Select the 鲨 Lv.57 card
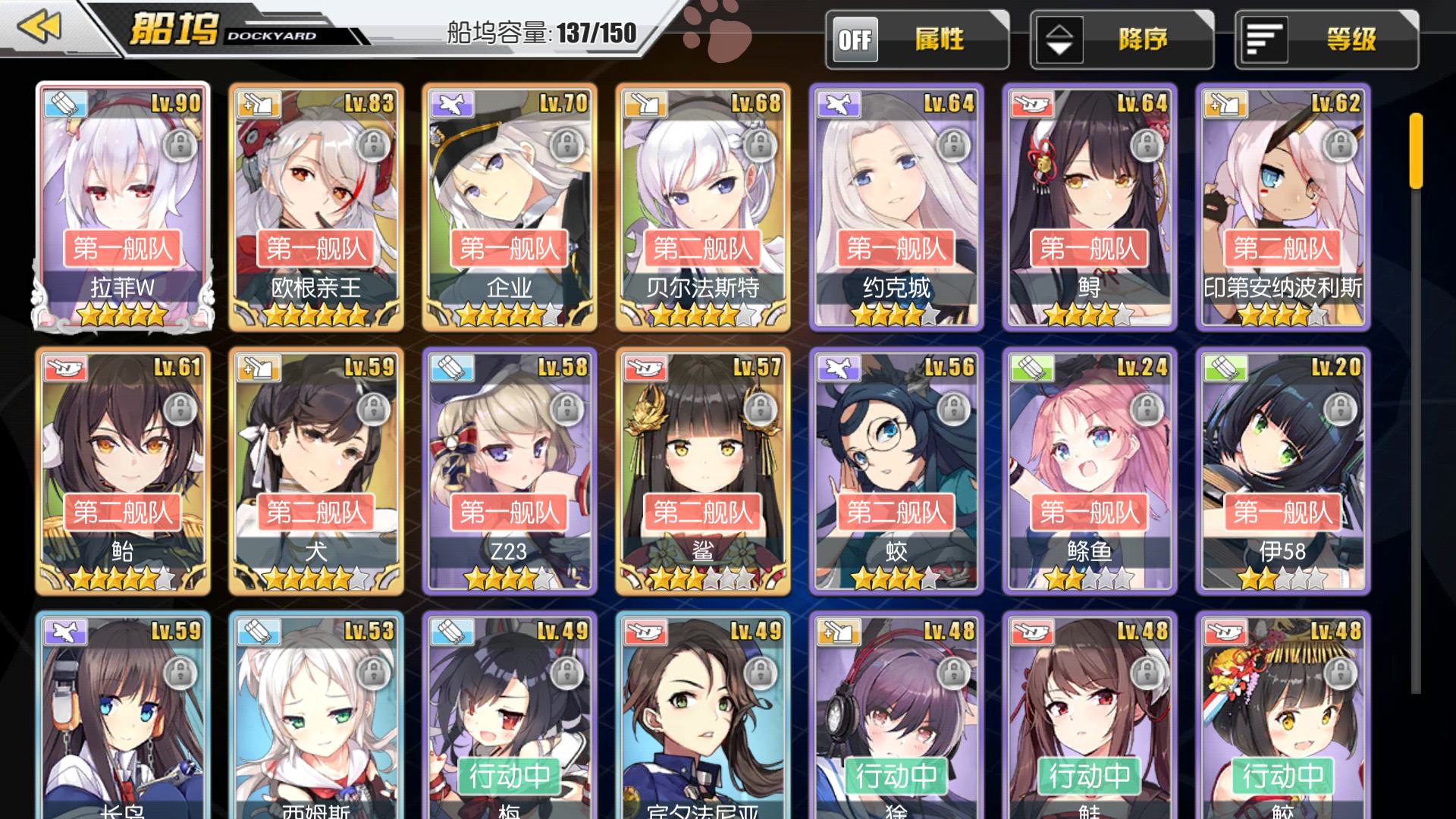The image size is (1456, 819). click(703, 470)
